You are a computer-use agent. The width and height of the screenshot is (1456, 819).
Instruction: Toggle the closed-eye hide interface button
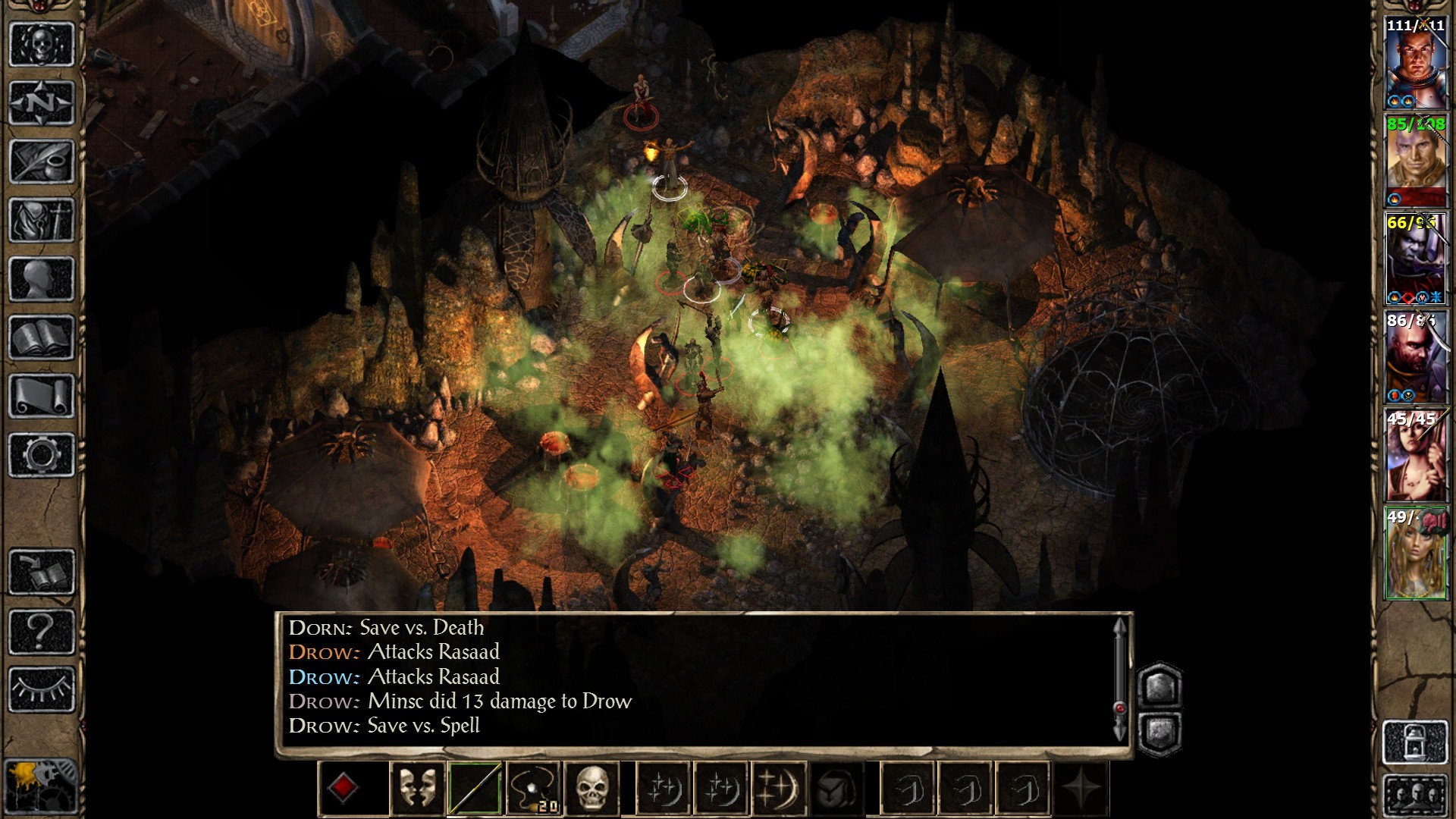42,689
